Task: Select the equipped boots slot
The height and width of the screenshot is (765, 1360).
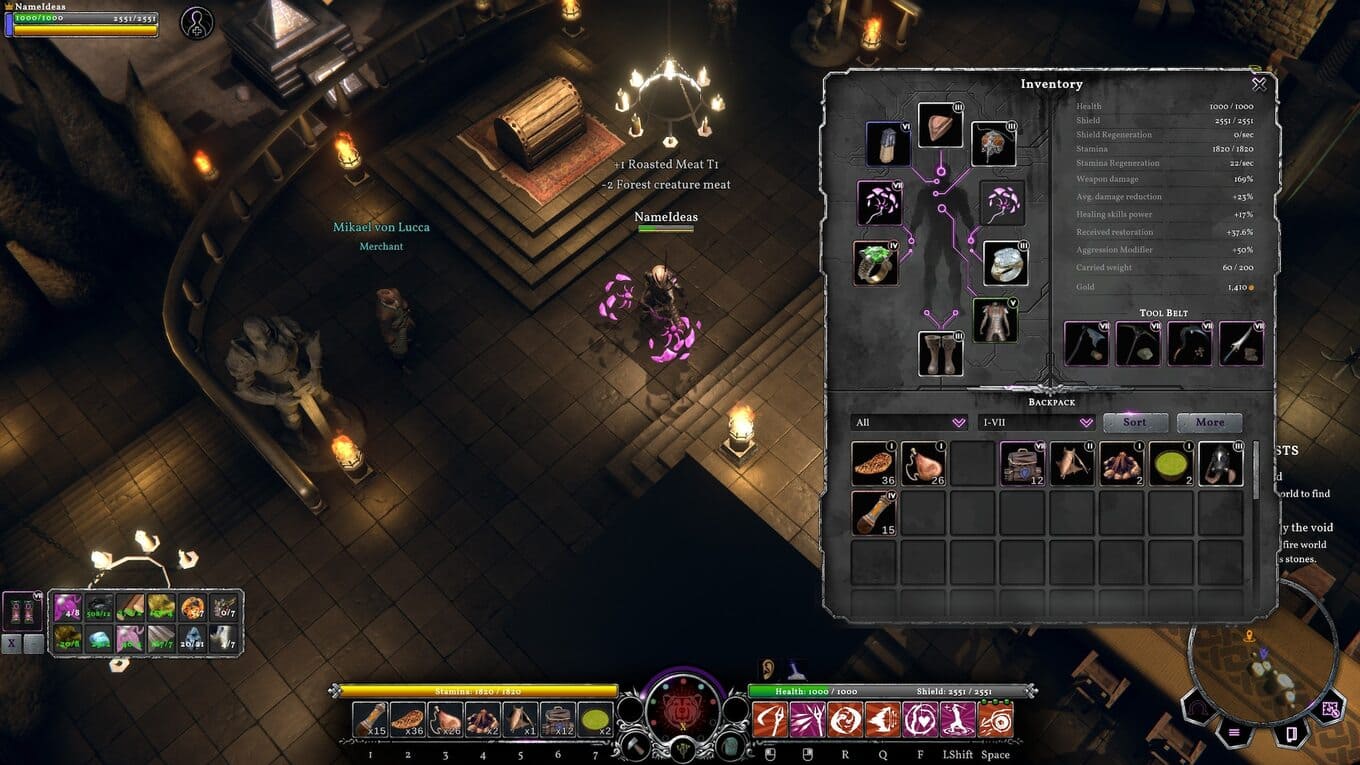Action: pos(940,354)
